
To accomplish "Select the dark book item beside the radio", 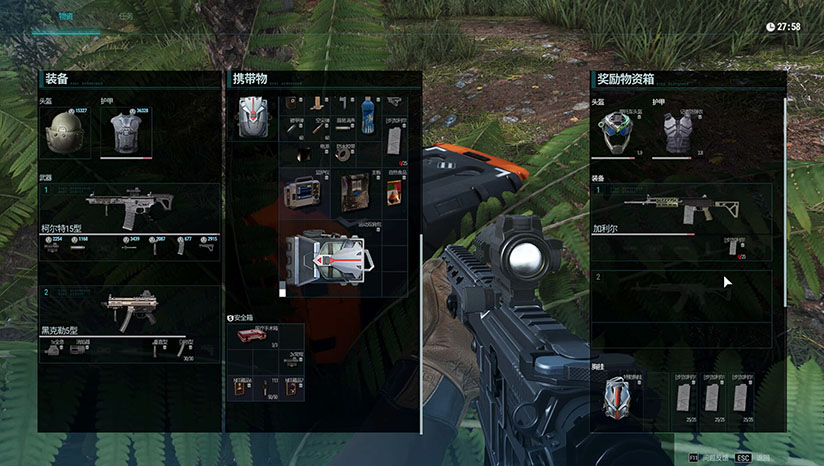I will point(352,193).
